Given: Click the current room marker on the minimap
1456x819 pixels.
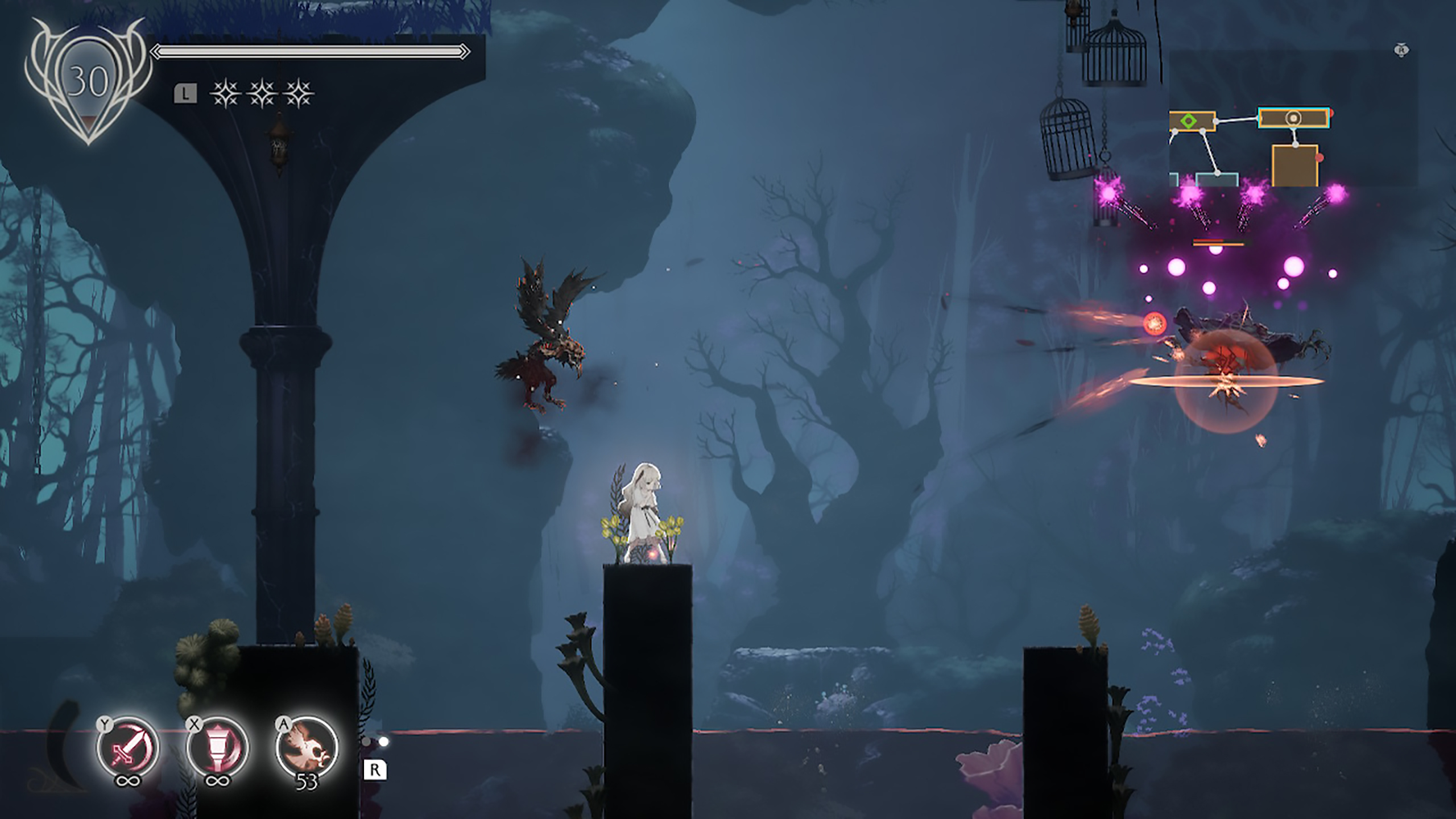Looking at the screenshot, I should pos(1293,118).
